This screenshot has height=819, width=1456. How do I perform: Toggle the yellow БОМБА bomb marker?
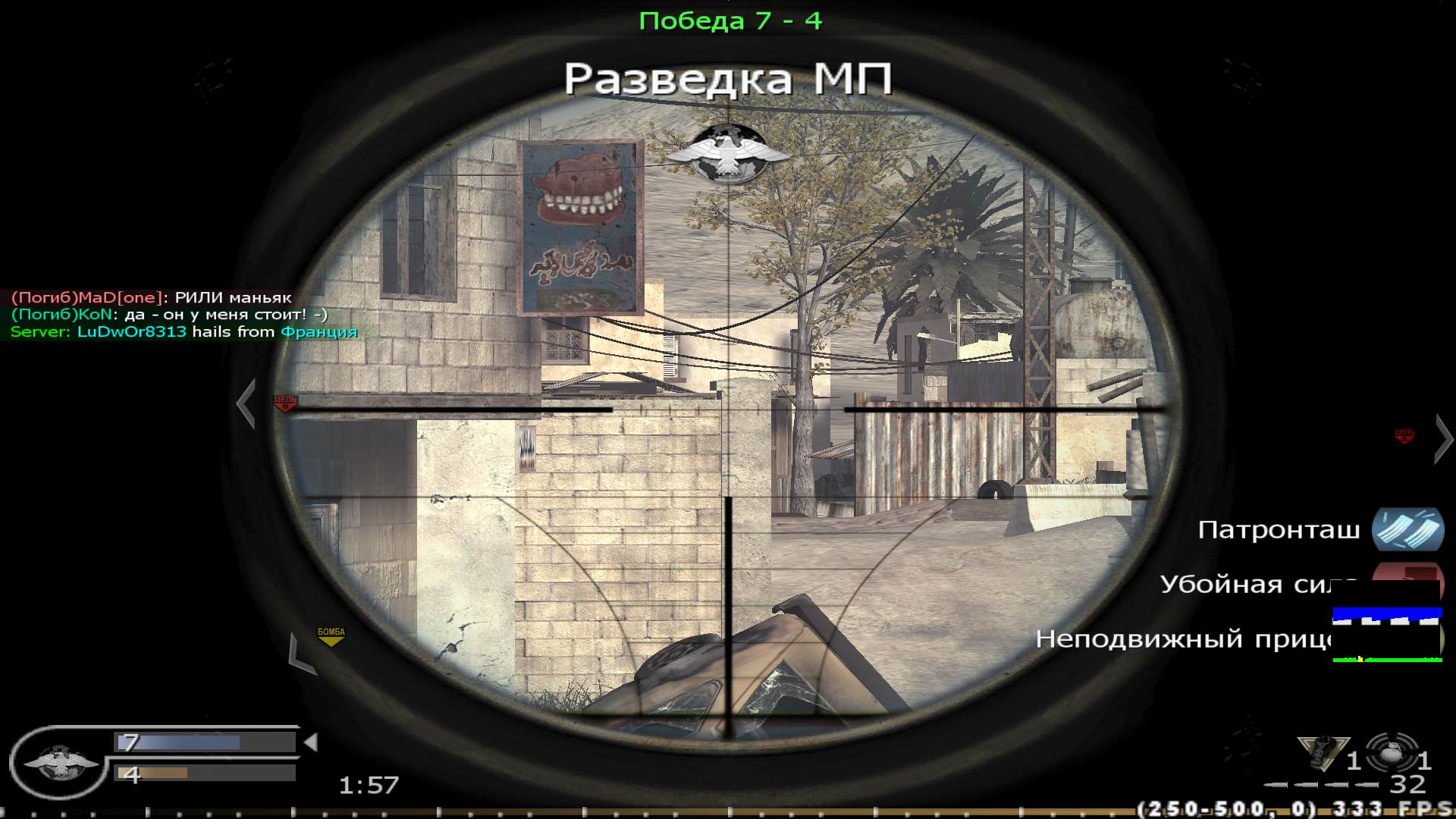(x=330, y=635)
